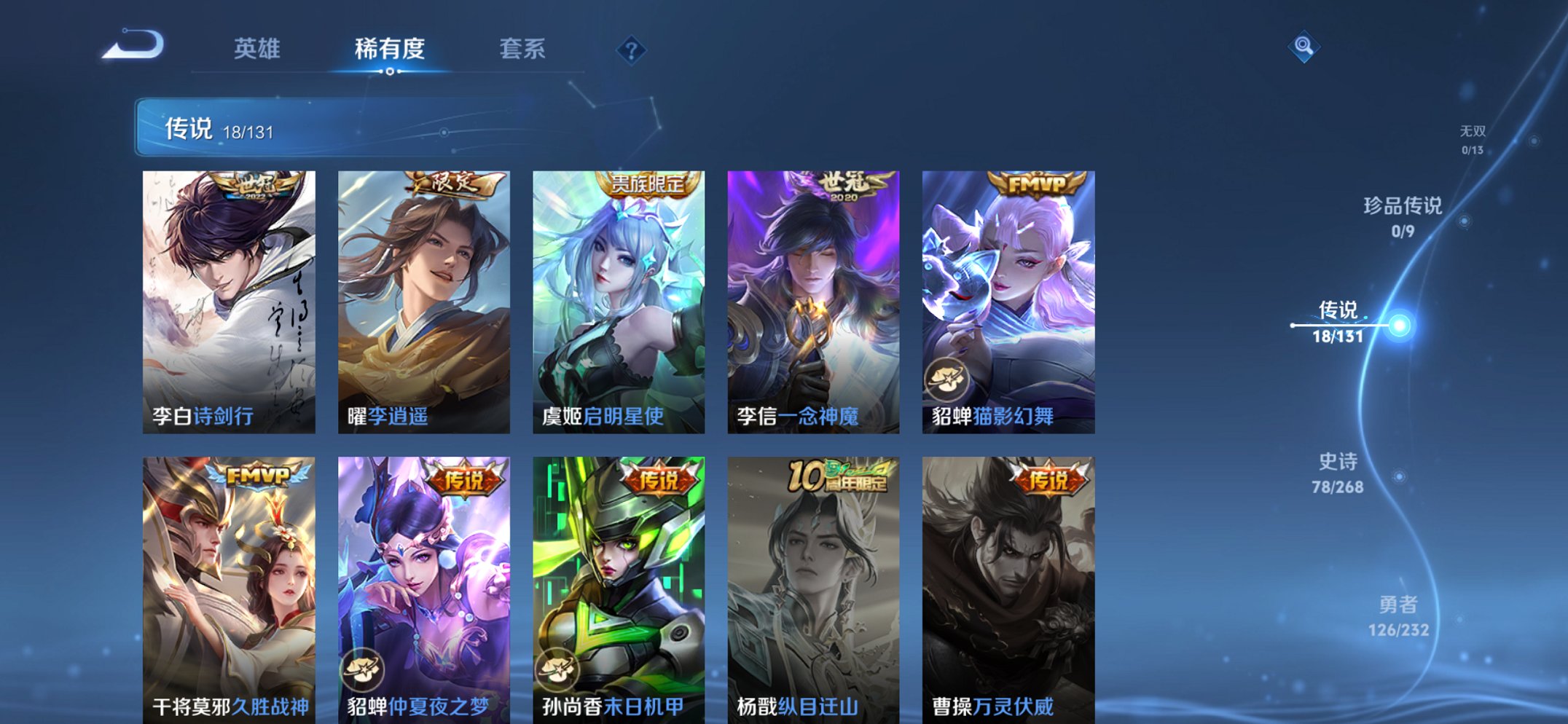This screenshot has height=724, width=1568.
Task: Switch to the 英雄 tab
Action: pyautogui.click(x=256, y=48)
